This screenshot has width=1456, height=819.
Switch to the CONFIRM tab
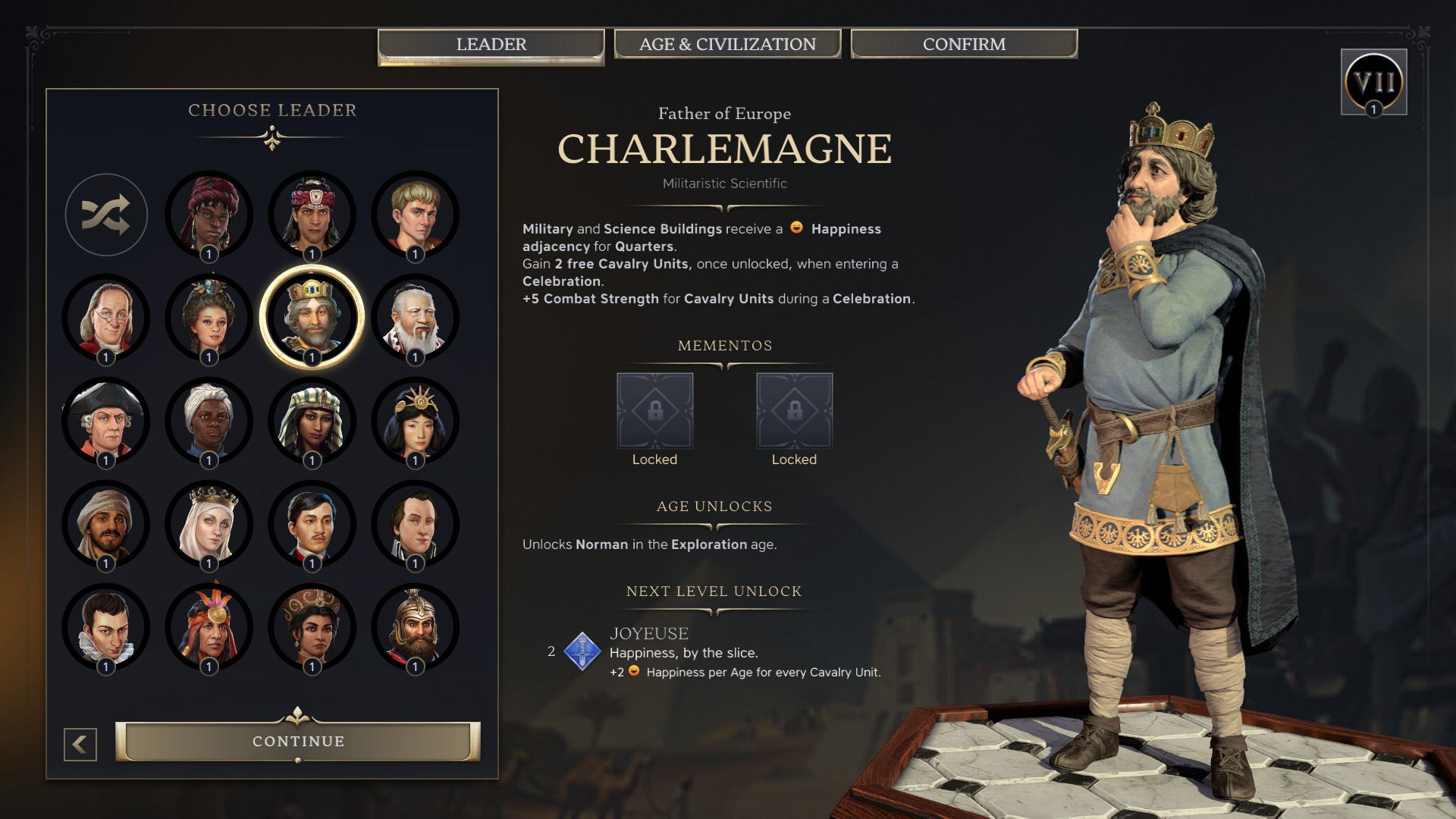pos(963,44)
